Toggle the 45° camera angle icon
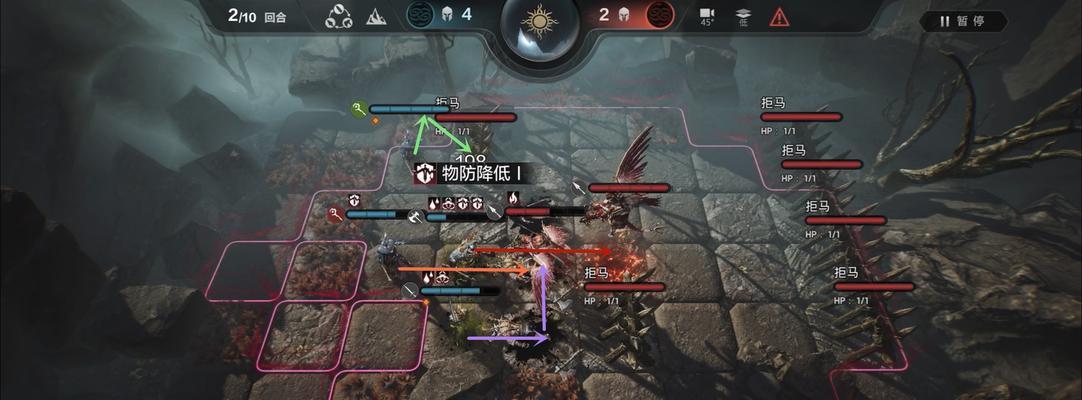This screenshot has width=1082, height=400. [x=707, y=16]
